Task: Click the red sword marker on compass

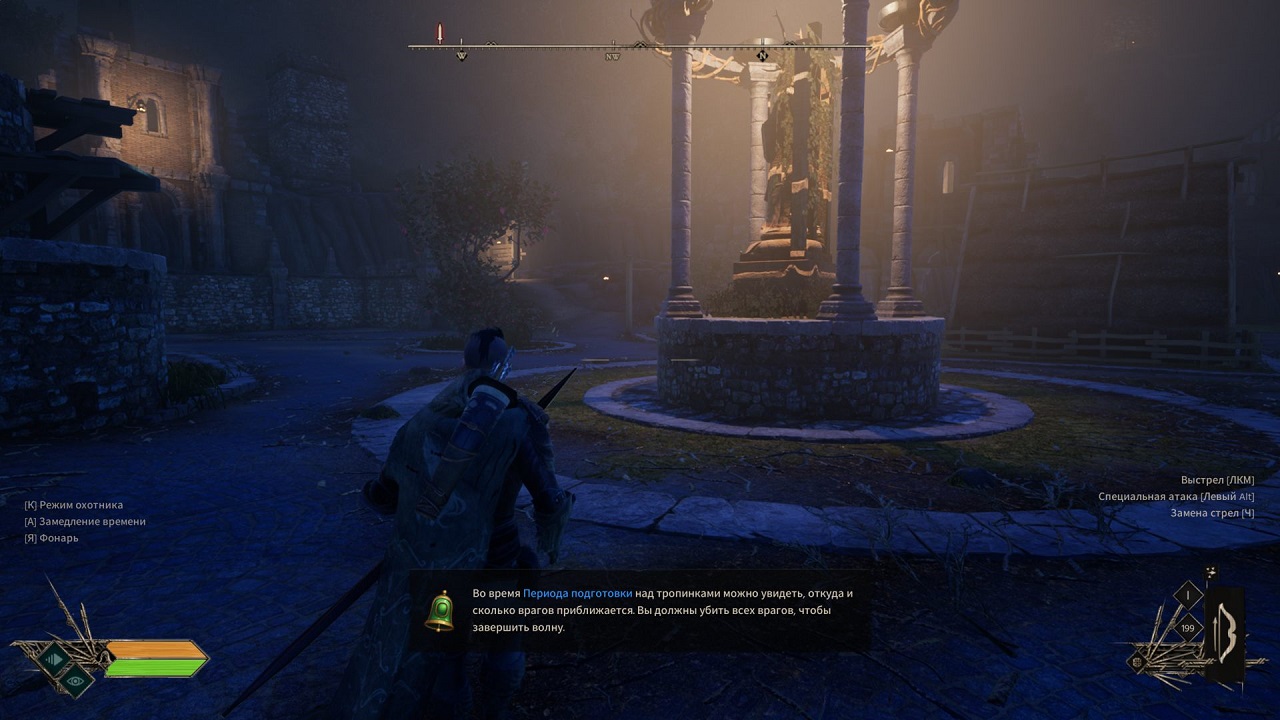Action: coord(439,33)
